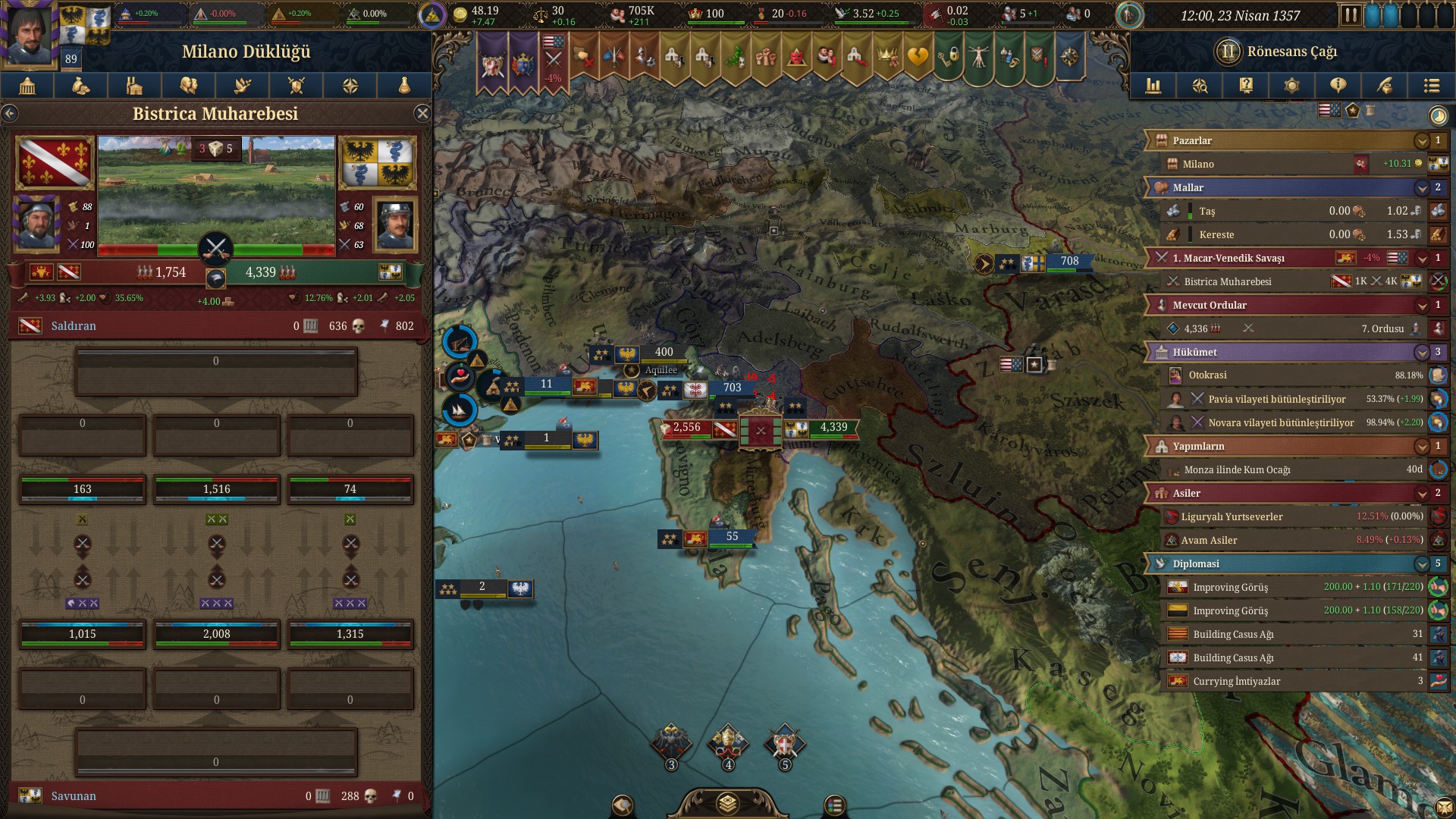The image size is (1456, 819).
Task: Select the Liguryalı Yurtseverler rebel entry
Action: (x=1232, y=517)
